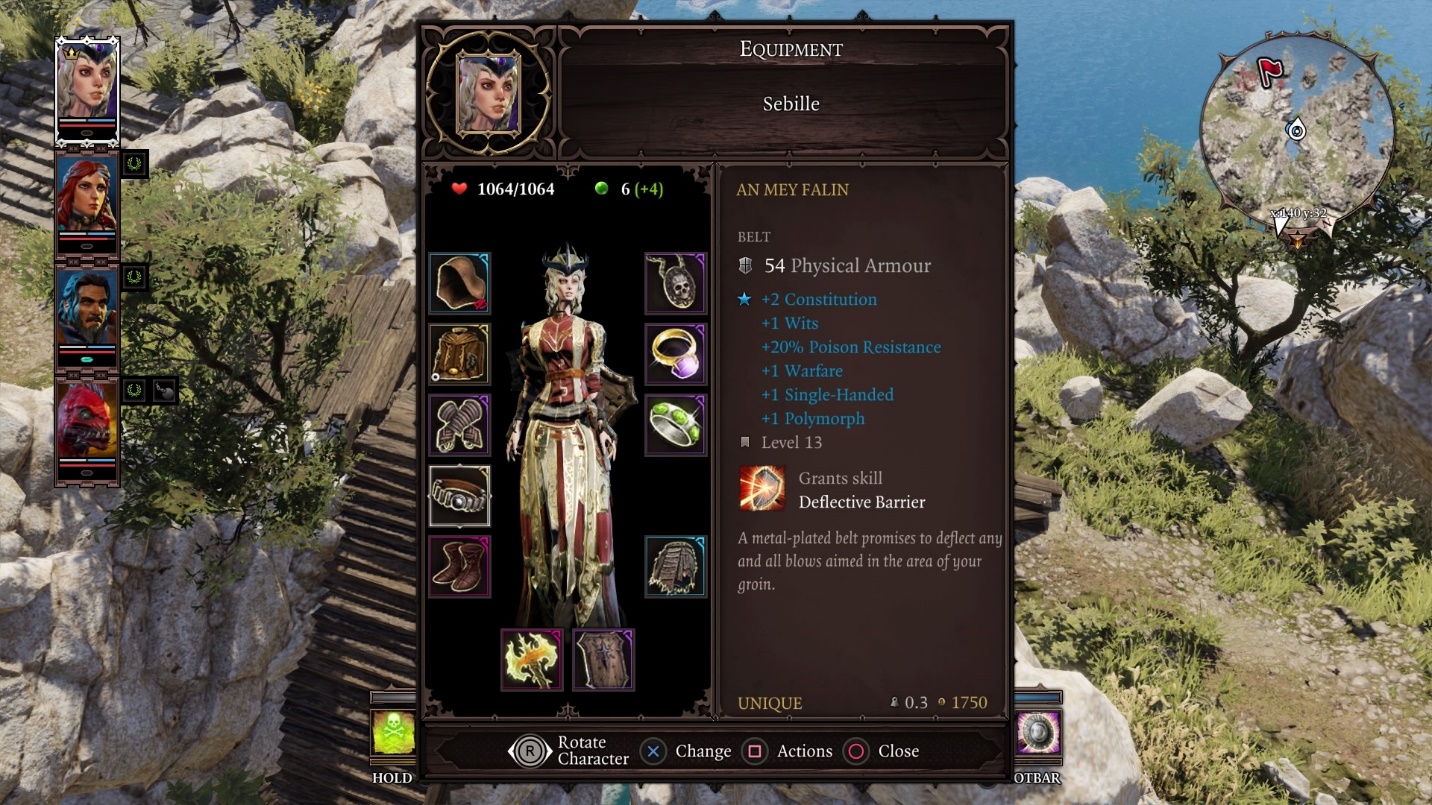Screen dimensions: 1432x805
Task: Choose the gold ring with purple gem
Action: [676, 354]
